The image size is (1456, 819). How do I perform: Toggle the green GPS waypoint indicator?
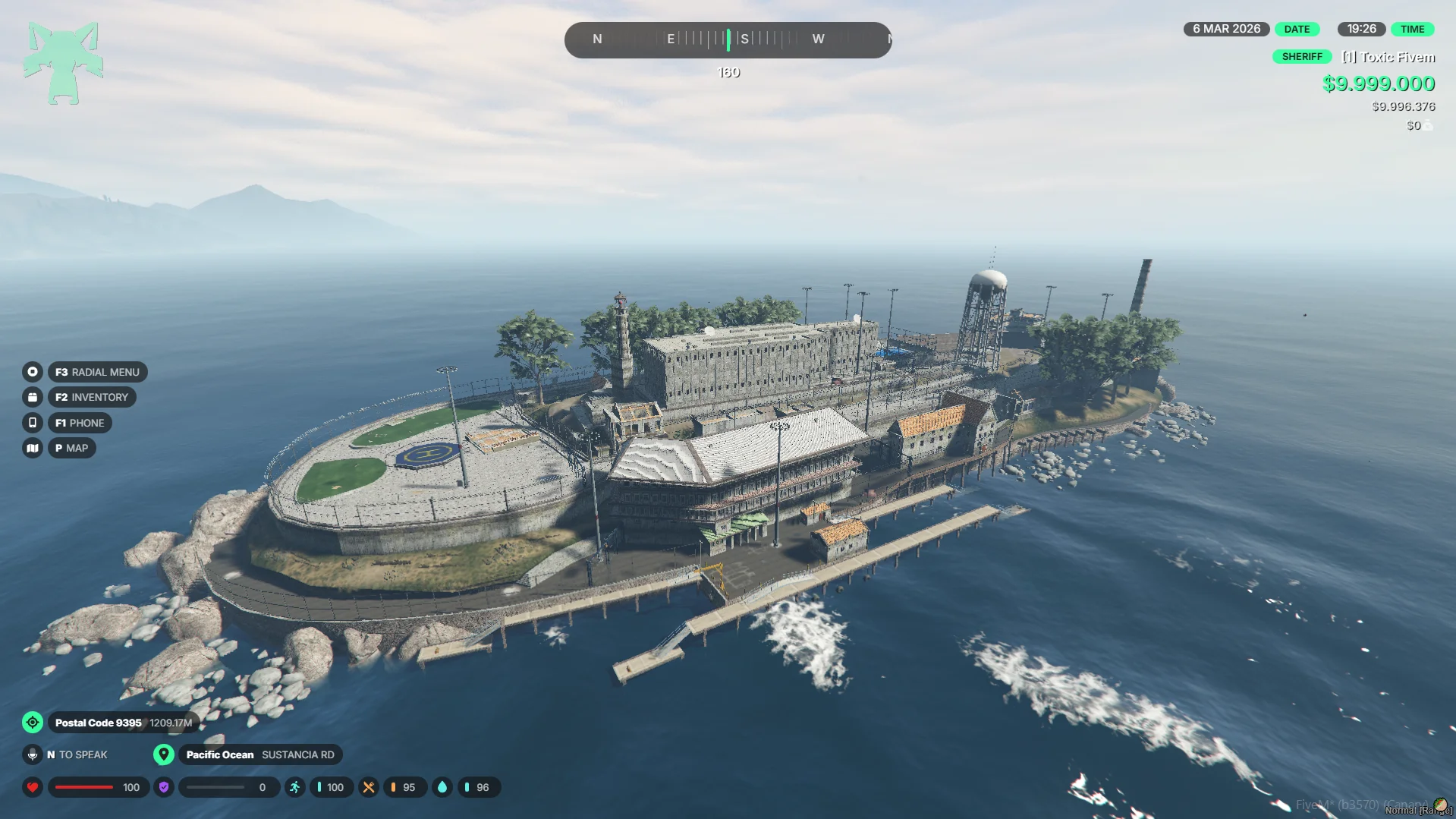point(33,723)
